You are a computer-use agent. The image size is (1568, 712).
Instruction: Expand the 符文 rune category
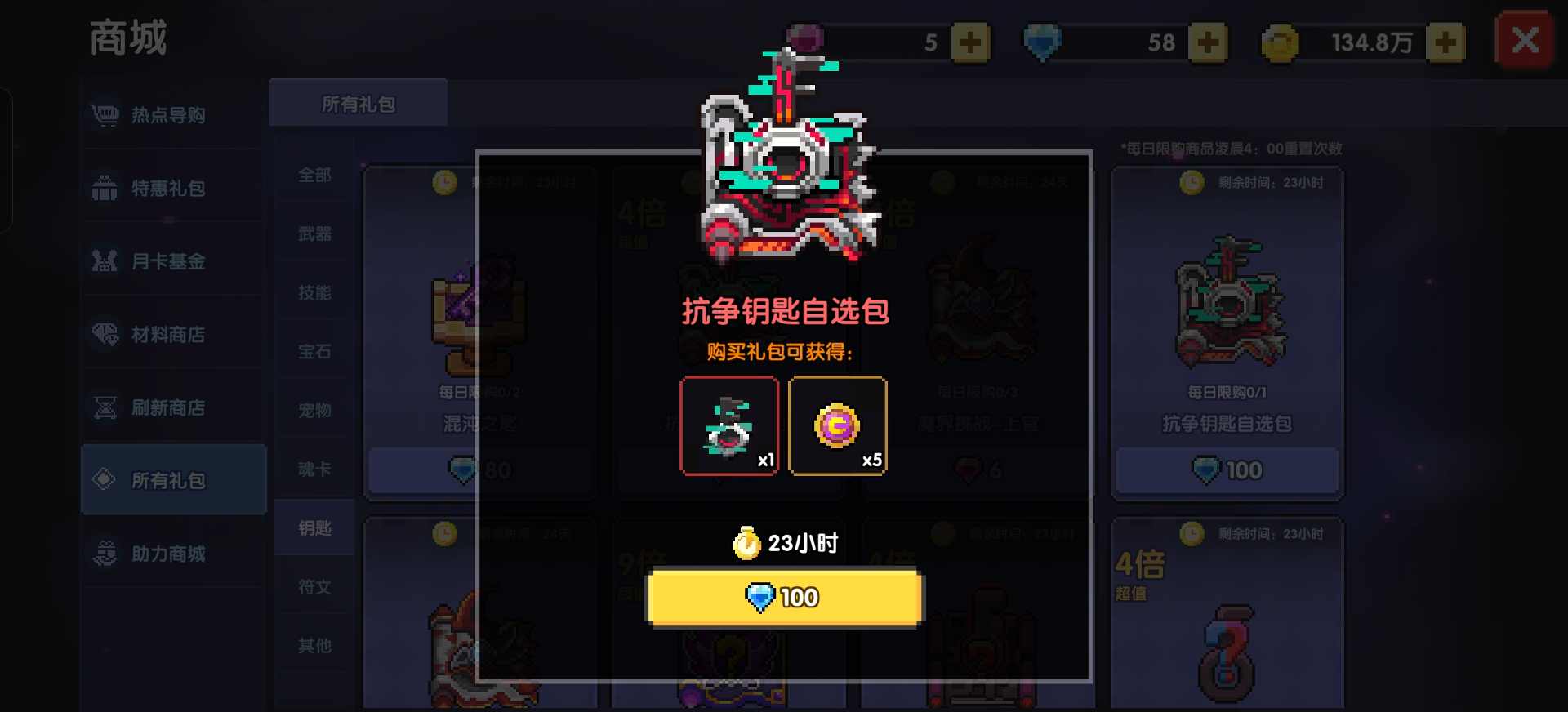[x=314, y=586]
